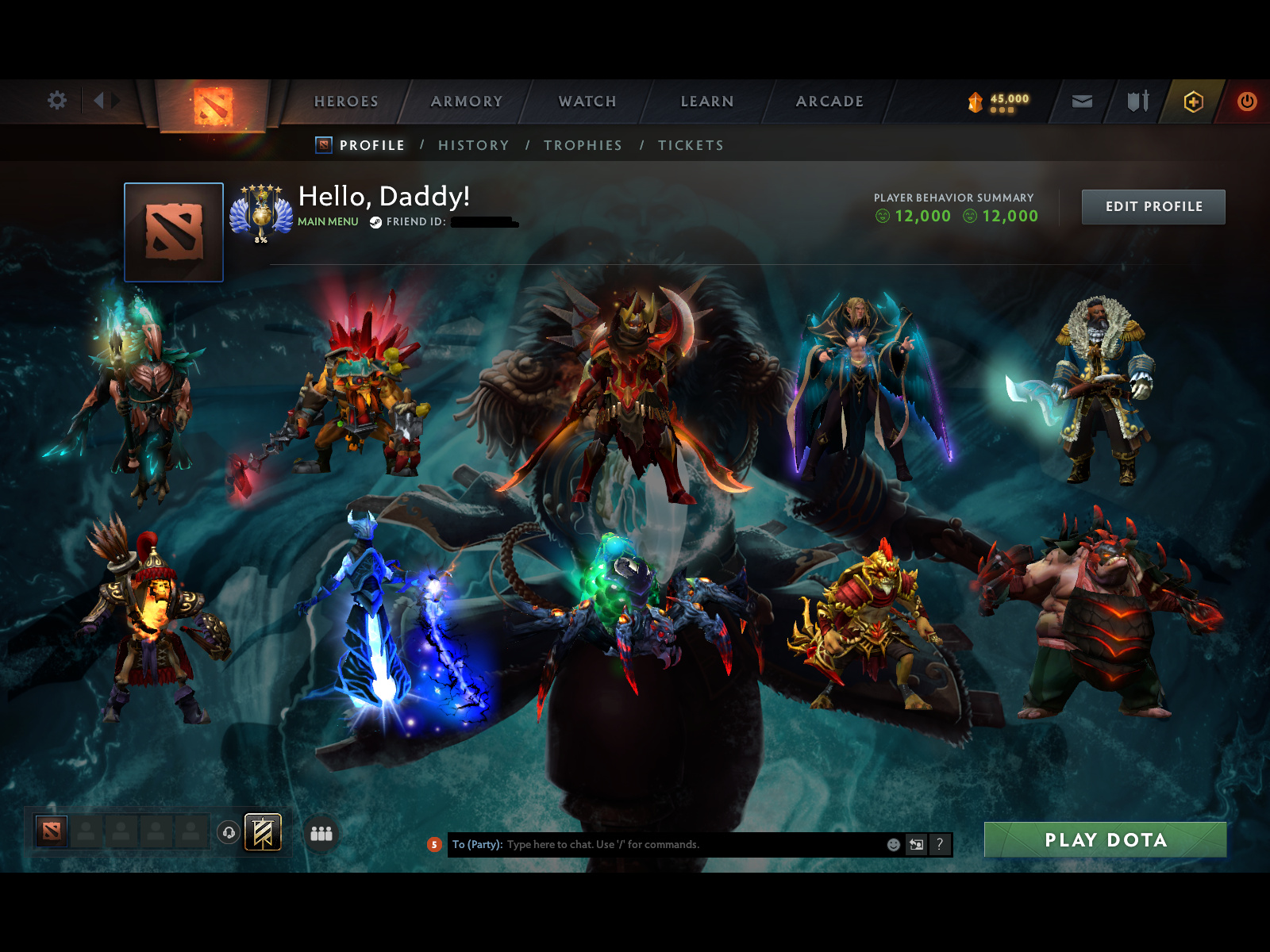
Task: Click the EDIT PROFILE button
Action: coord(1153,207)
